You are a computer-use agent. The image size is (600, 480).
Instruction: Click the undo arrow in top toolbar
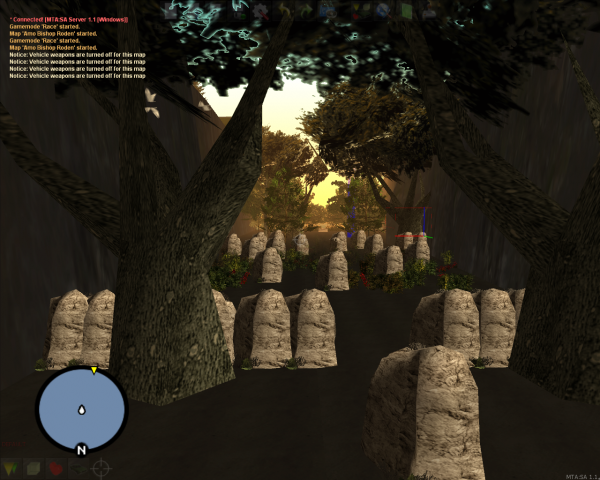(x=284, y=10)
